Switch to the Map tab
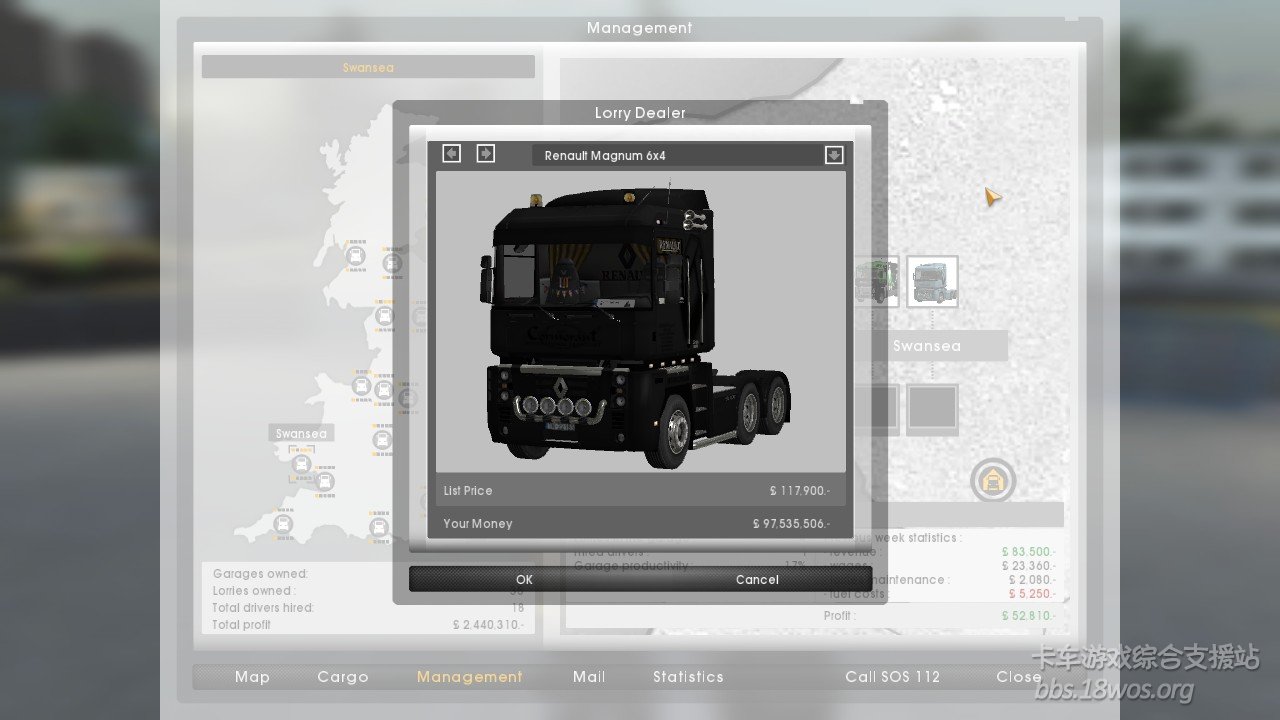Screen dimensions: 1280x720 252,677
